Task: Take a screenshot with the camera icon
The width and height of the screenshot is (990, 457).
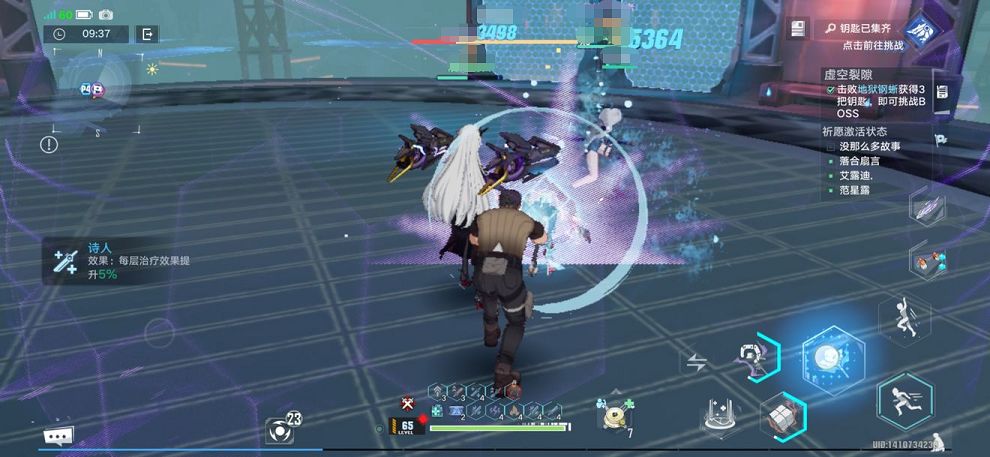Action: point(106,15)
